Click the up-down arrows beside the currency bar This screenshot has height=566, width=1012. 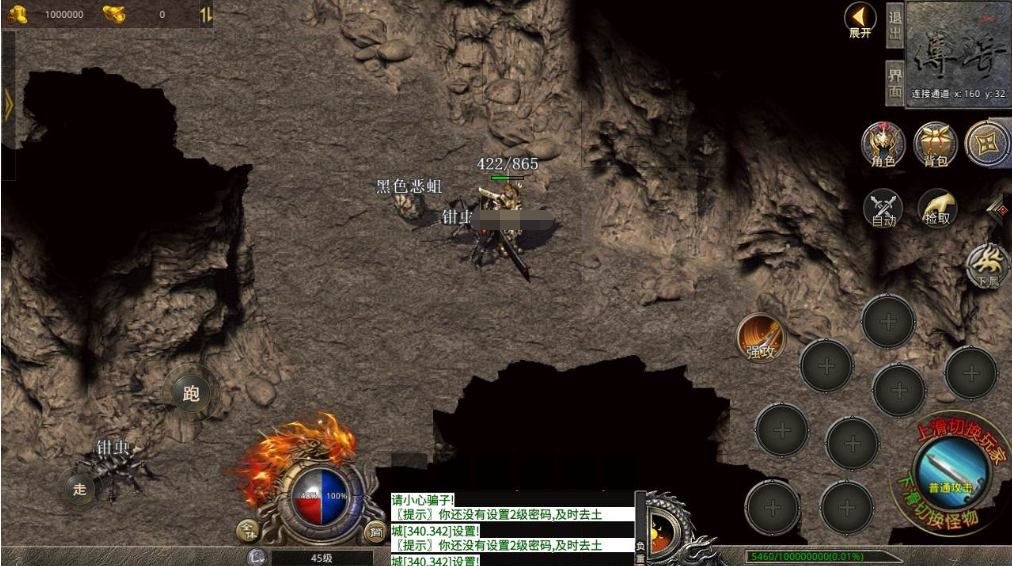pyautogui.click(x=206, y=14)
